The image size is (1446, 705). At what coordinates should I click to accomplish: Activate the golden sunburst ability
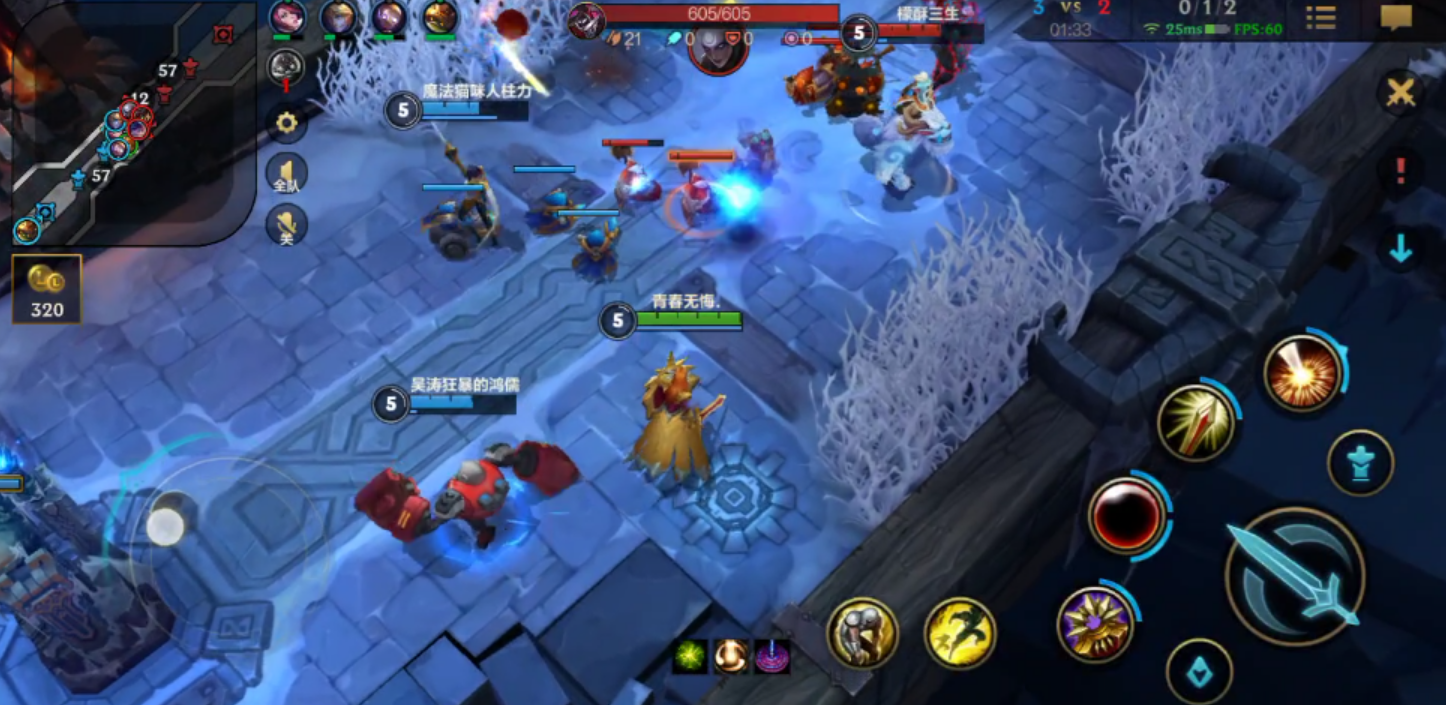coord(1095,624)
